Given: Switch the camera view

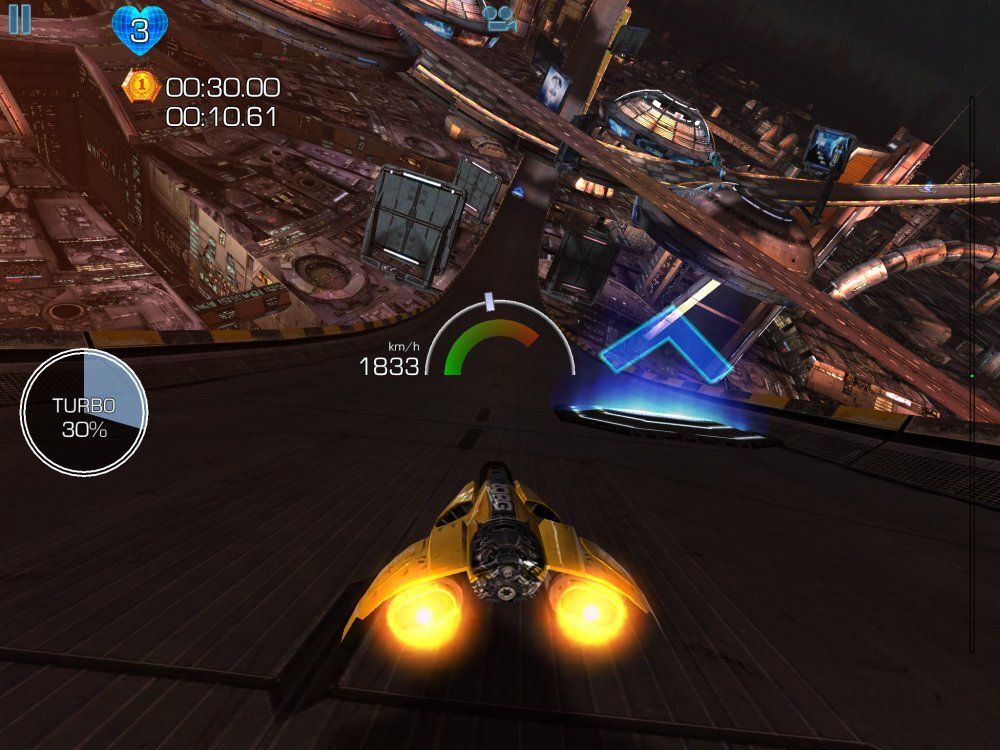Looking at the screenshot, I should point(497,17).
